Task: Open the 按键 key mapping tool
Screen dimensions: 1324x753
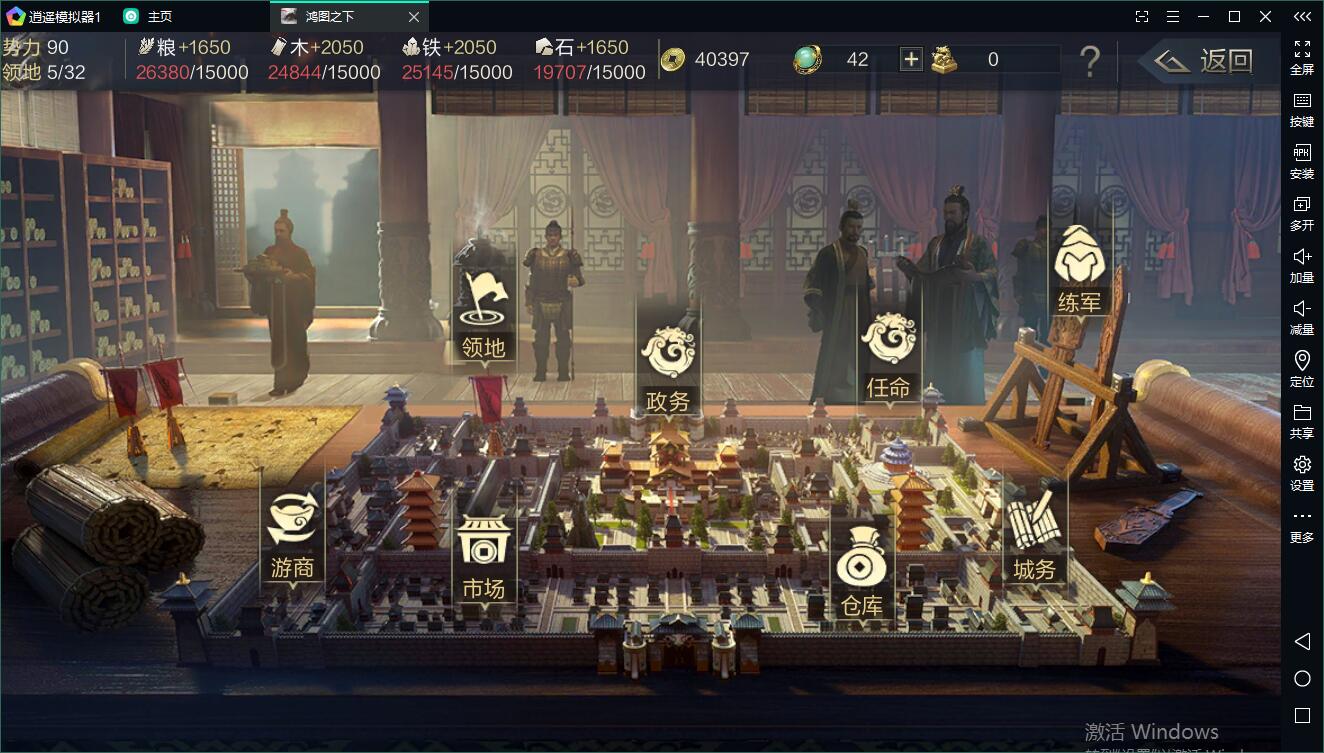Action: 1302,109
